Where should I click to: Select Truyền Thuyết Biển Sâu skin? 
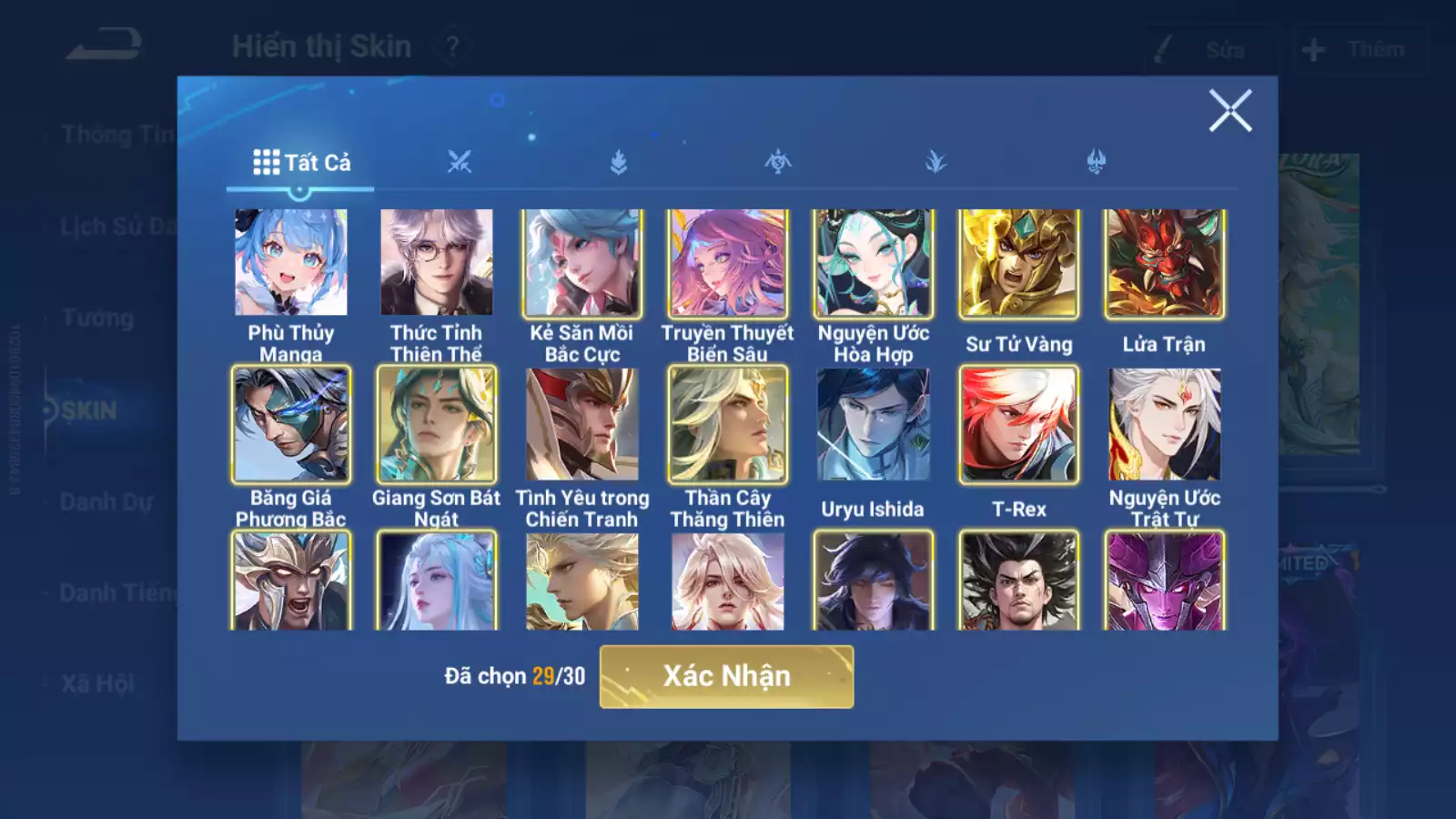pyautogui.click(x=728, y=263)
